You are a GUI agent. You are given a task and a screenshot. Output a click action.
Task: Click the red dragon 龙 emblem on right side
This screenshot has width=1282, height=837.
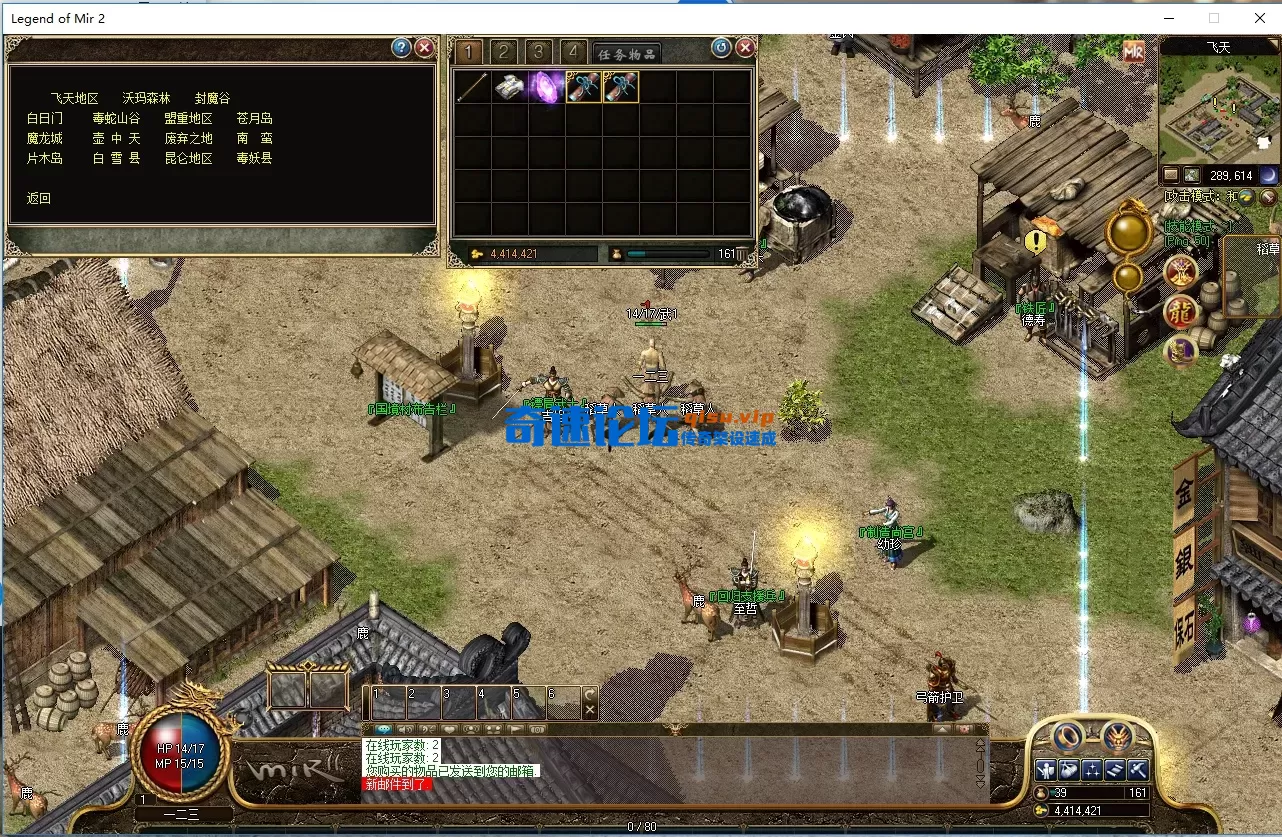(1179, 312)
